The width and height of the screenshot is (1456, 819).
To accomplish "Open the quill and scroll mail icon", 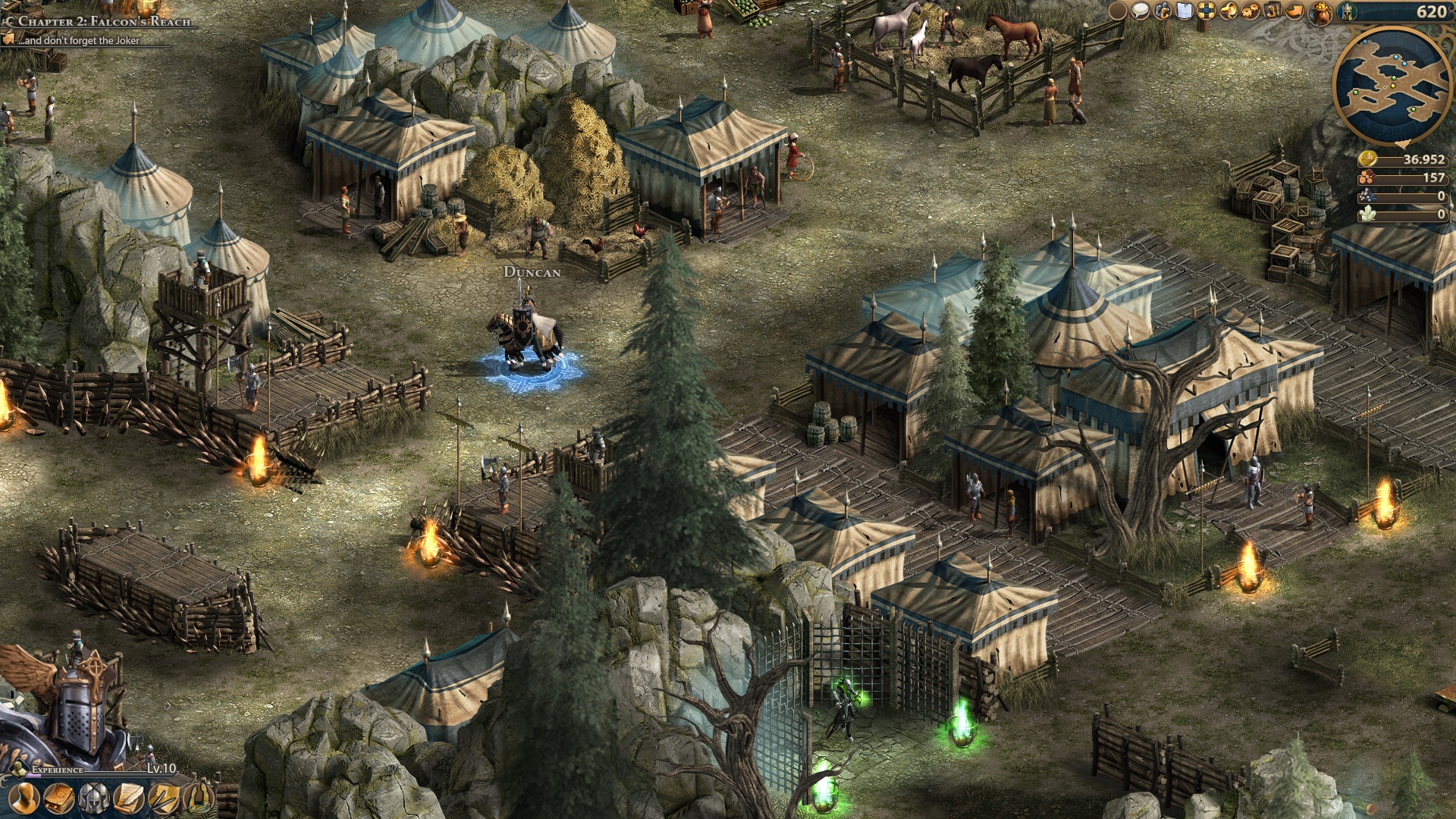I will 127,799.
